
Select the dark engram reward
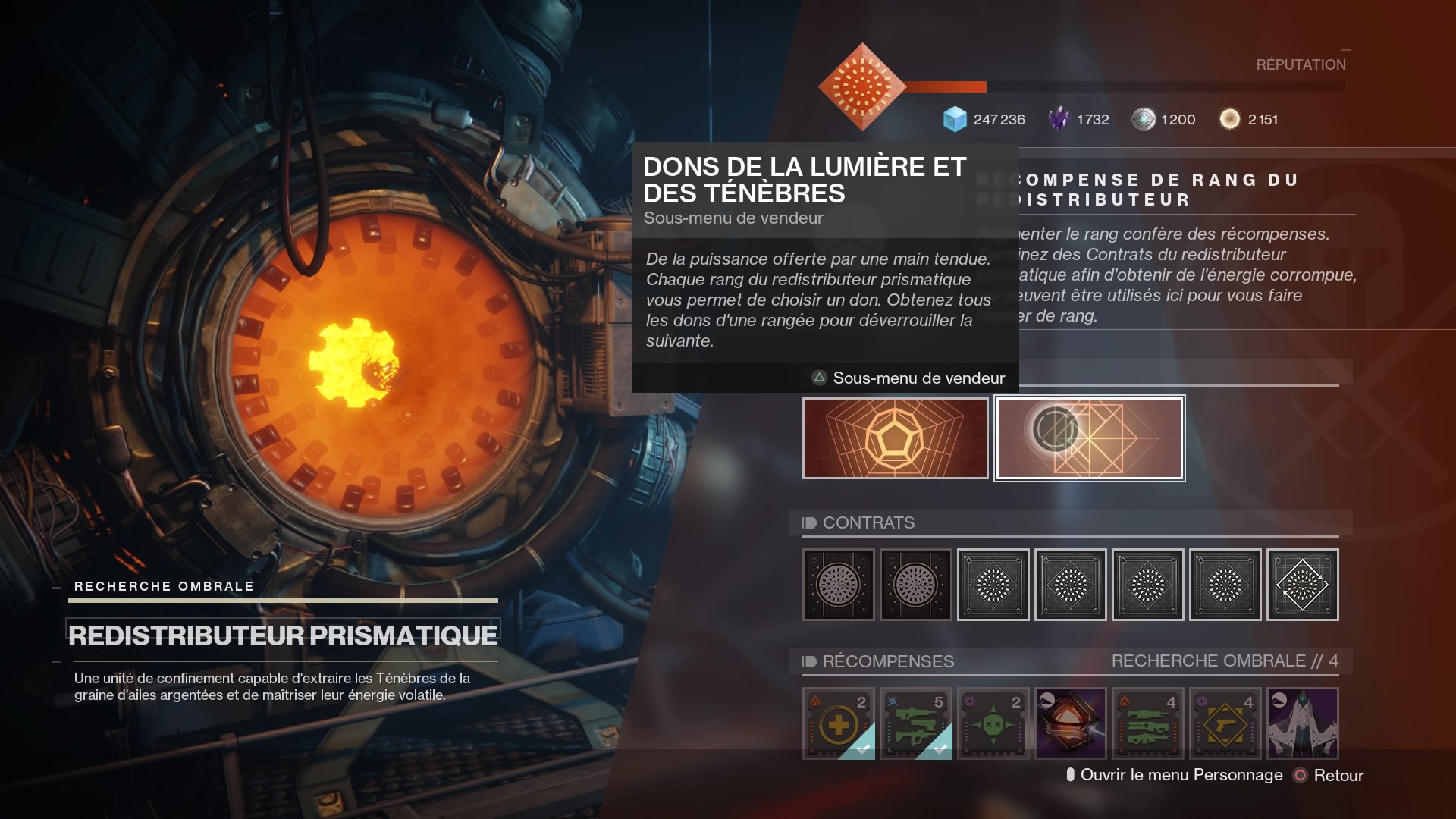click(x=1070, y=724)
